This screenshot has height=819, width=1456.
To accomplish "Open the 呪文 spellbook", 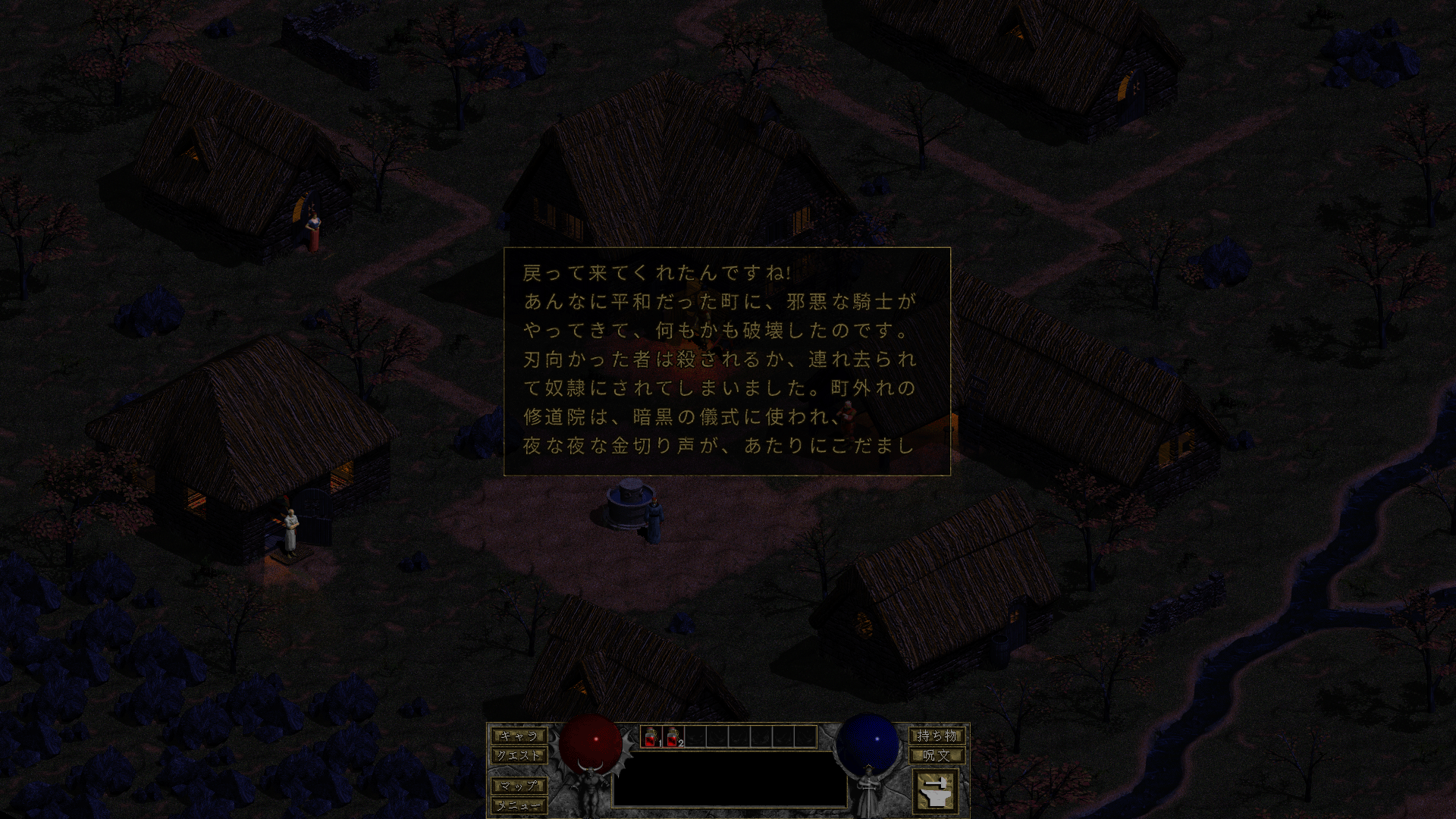I will (x=937, y=754).
